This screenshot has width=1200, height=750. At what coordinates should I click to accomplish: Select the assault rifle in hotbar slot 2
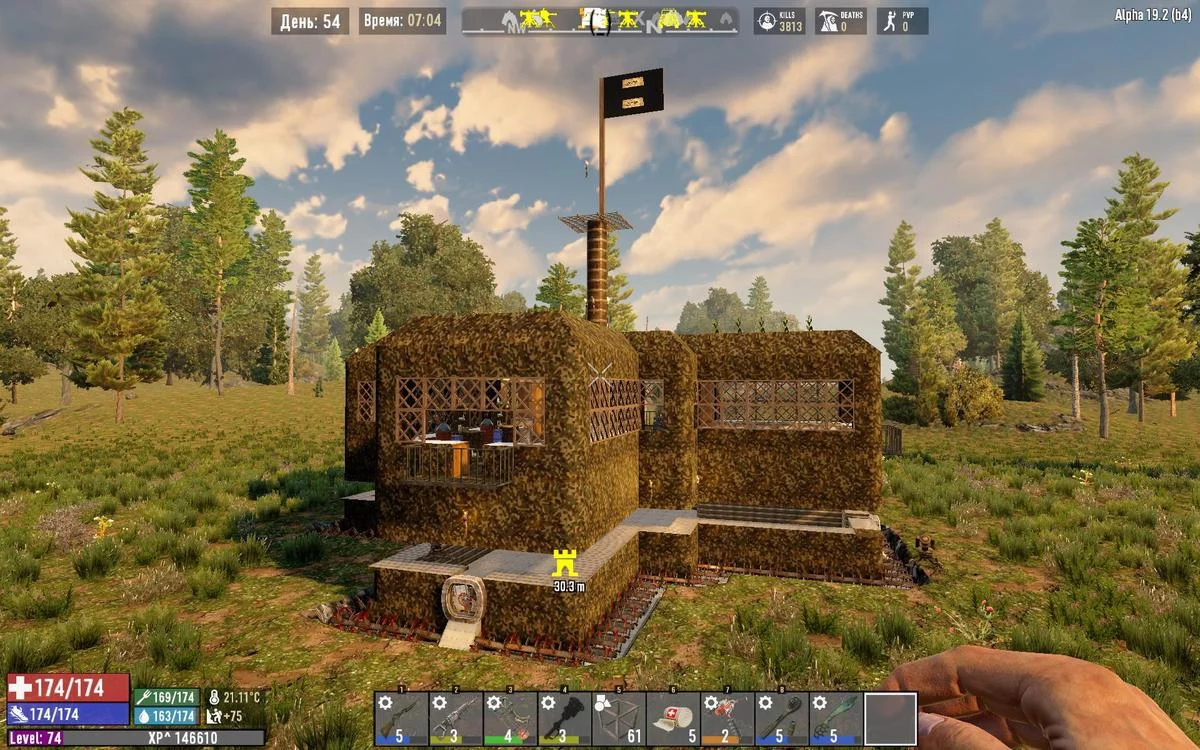[456, 718]
